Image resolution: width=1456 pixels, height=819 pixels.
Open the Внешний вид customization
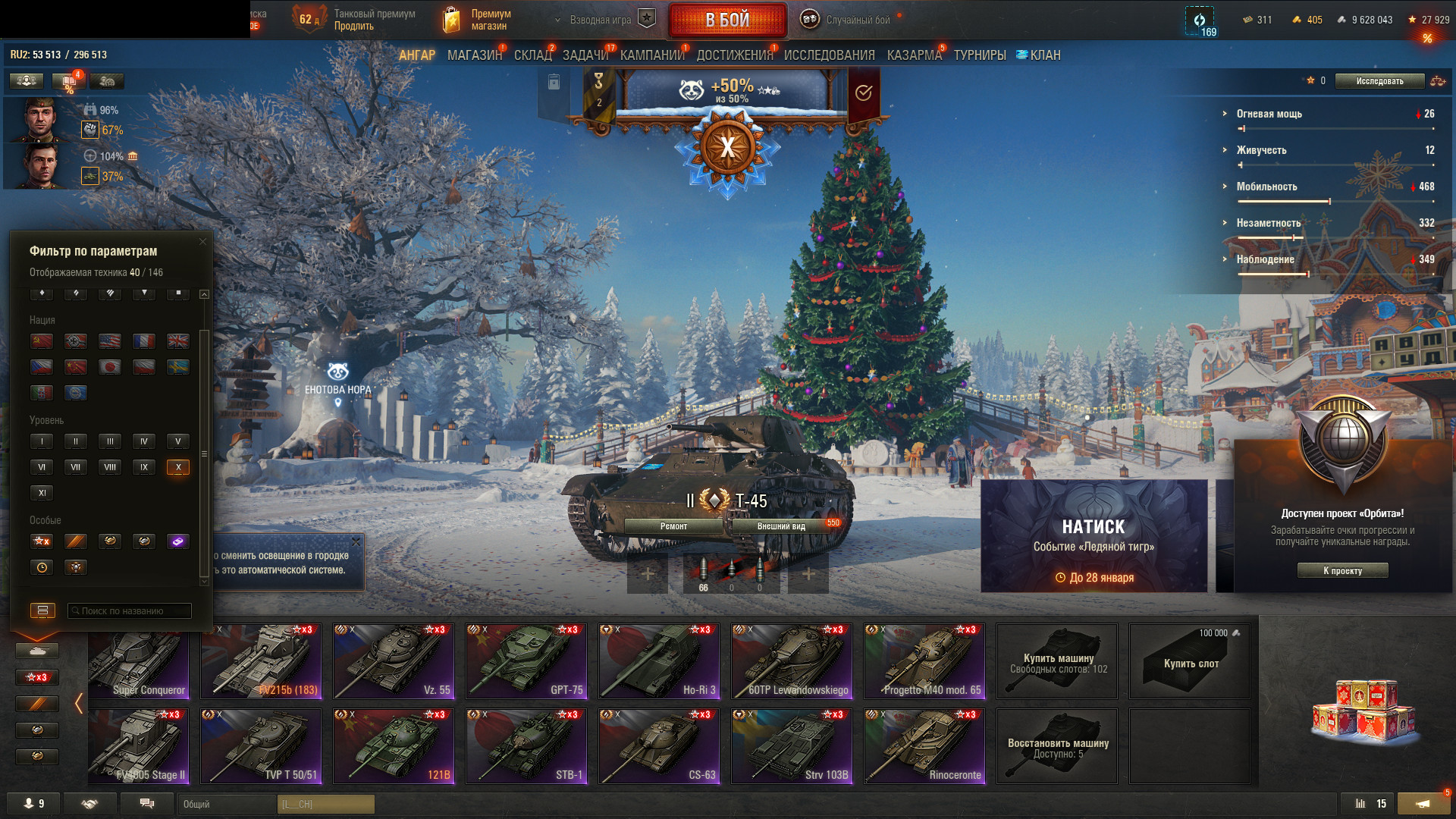click(x=781, y=526)
